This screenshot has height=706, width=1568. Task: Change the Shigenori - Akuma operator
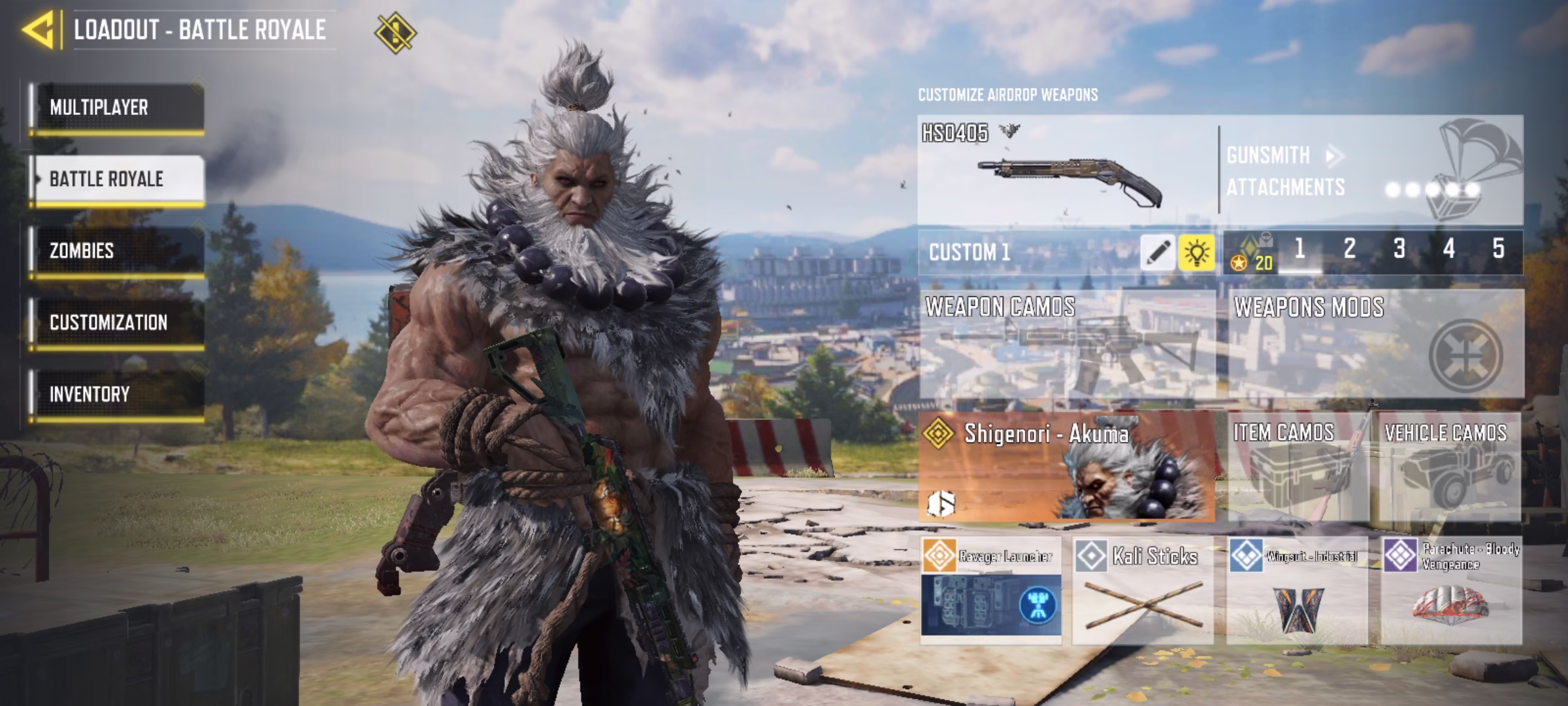click(1066, 467)
